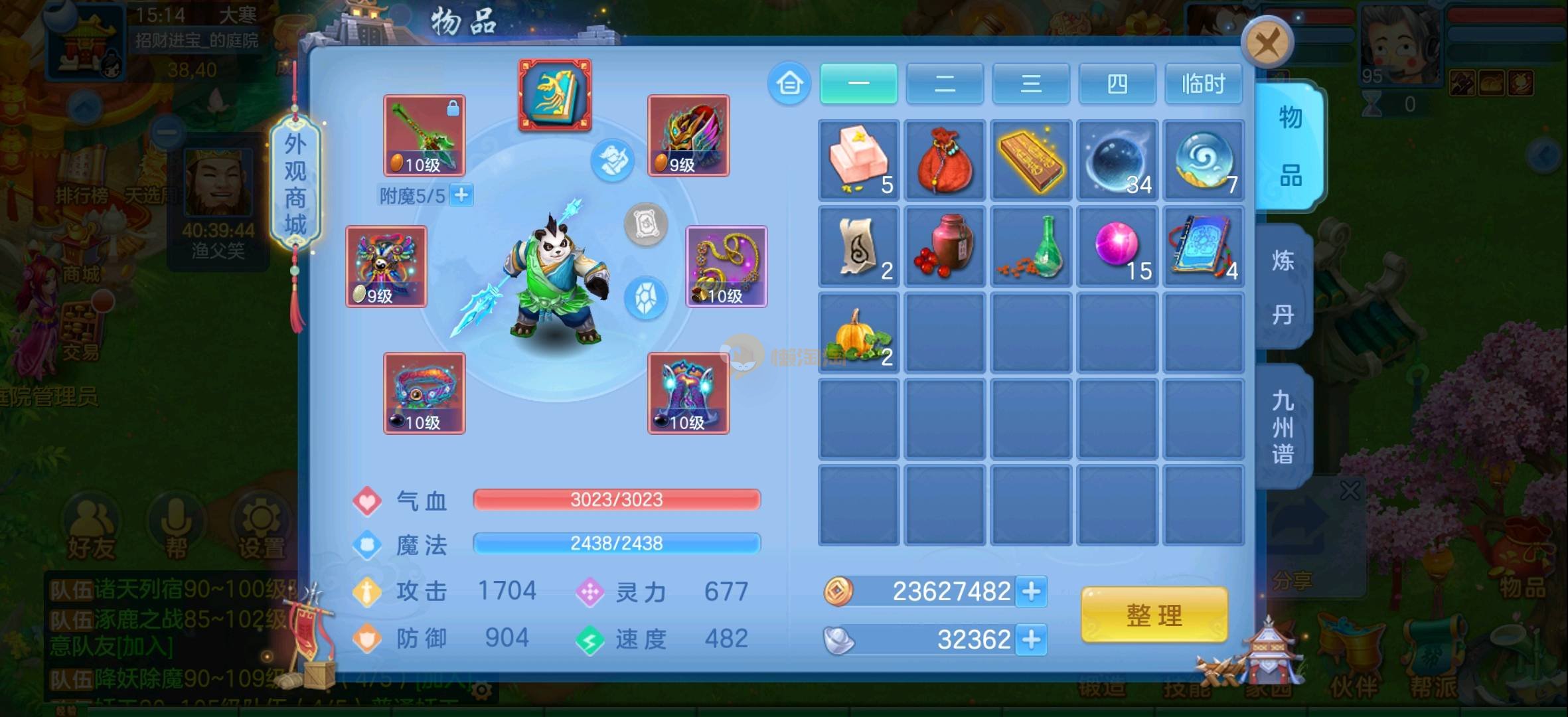Switch to bag page 三
This screenshot has height=717, width=1568.
[1030, 84]
